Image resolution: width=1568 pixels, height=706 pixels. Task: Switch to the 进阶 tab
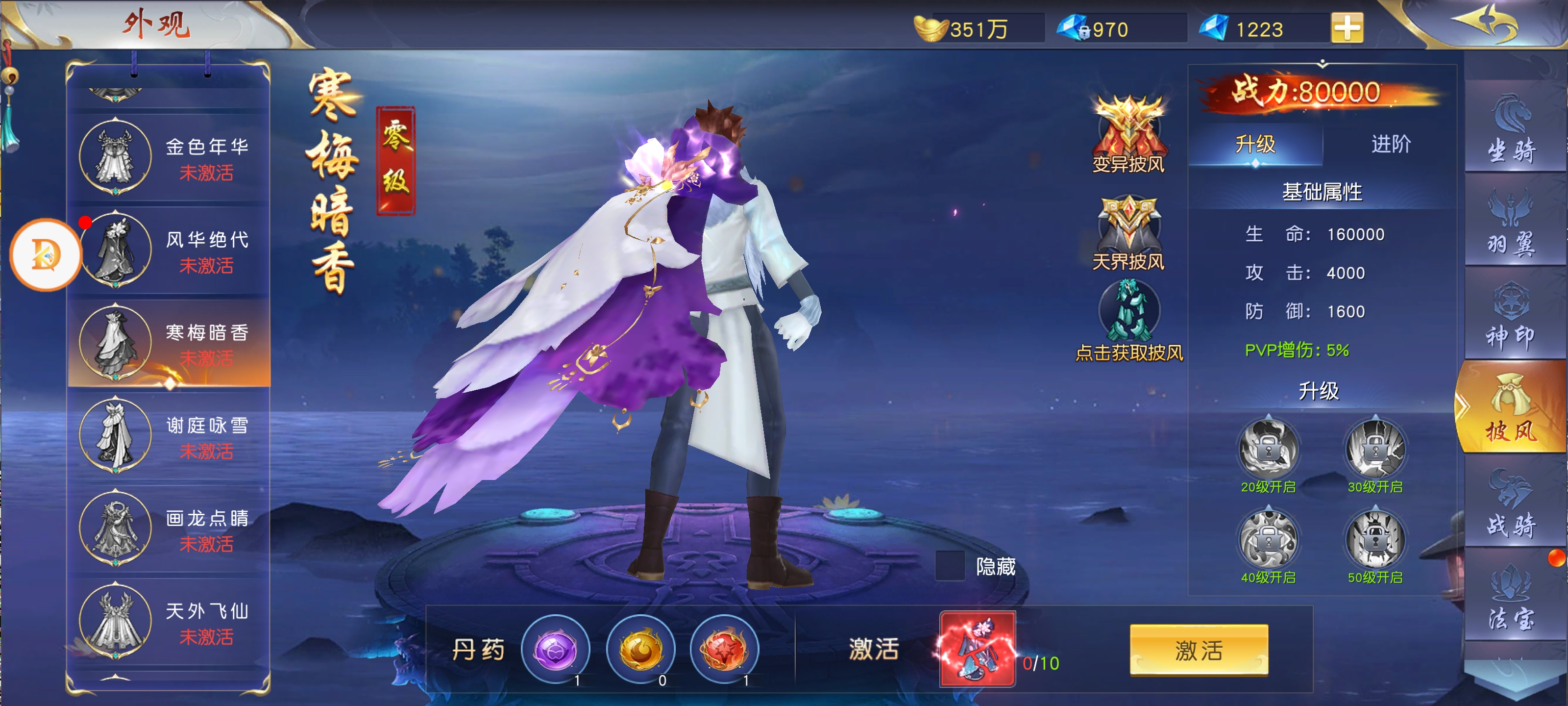tap(1390, 144)
